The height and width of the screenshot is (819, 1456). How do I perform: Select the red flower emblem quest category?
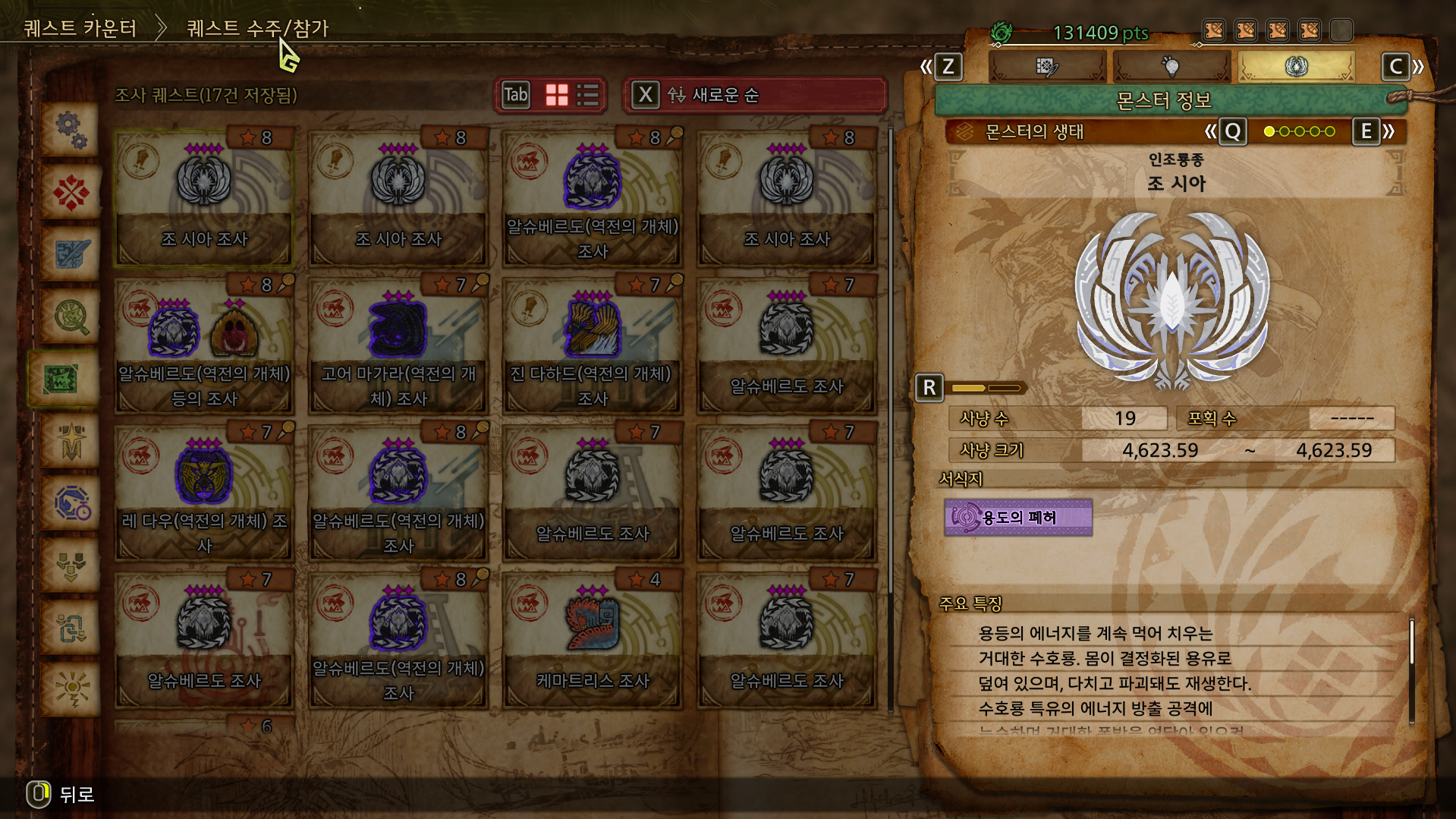[x=71, y=192]
